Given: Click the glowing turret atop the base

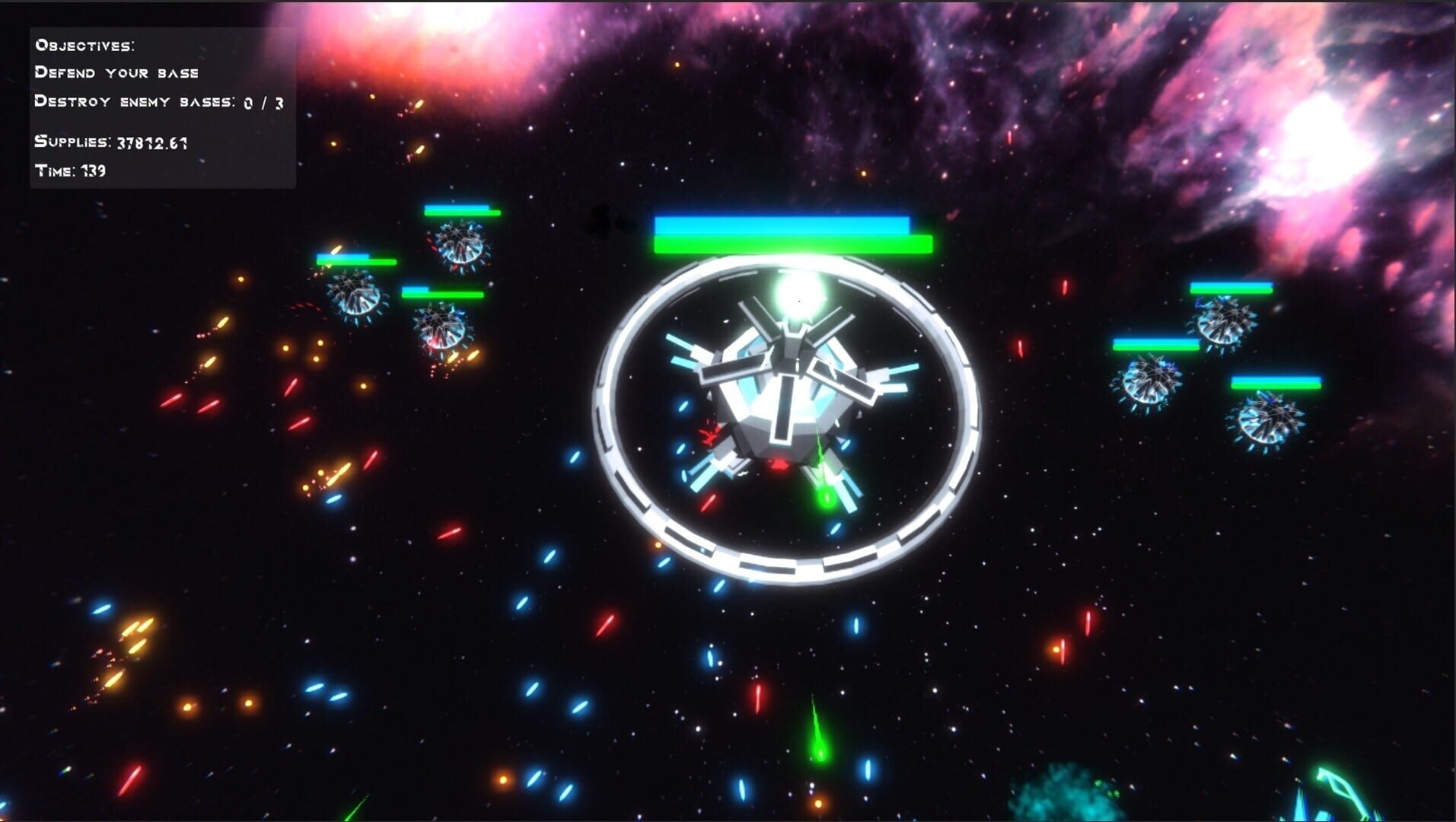Looking at the screenshot, I should coord(798,297).
